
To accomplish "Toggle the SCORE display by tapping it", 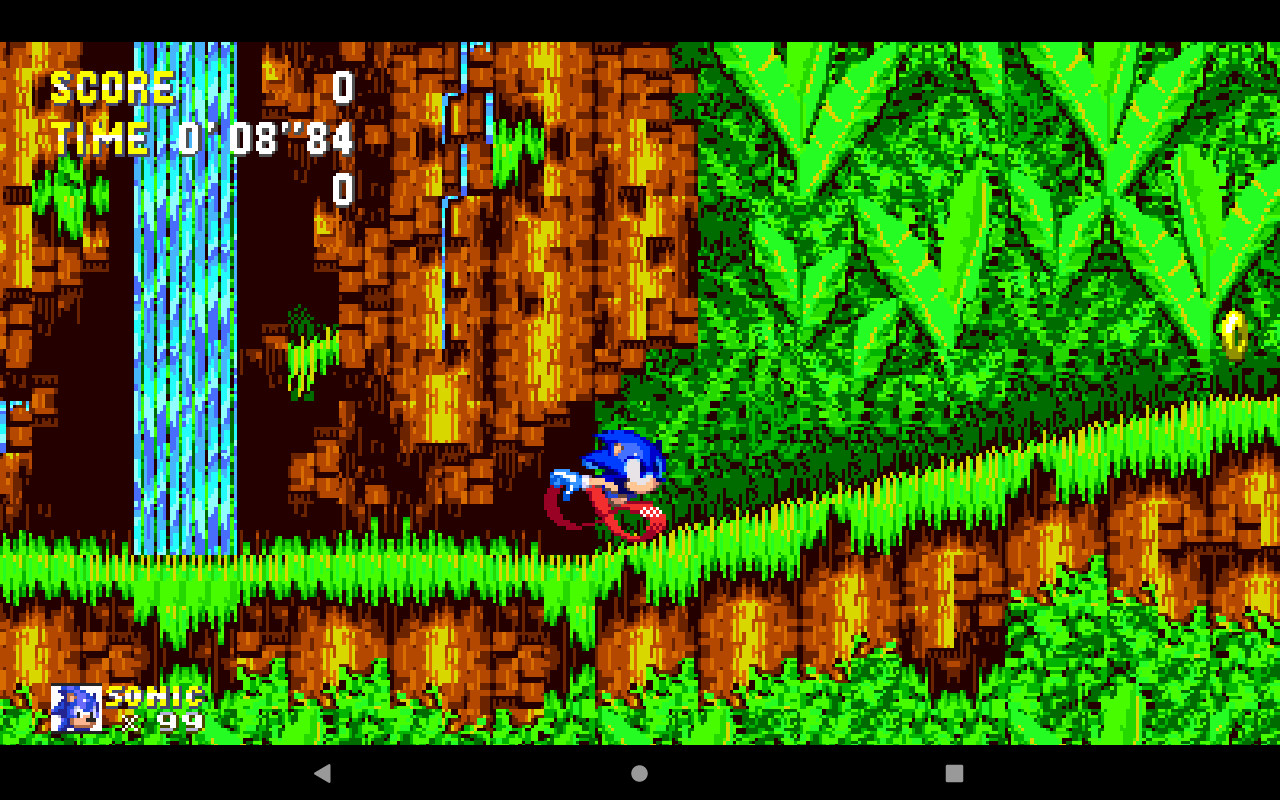I will click(115, 87).
